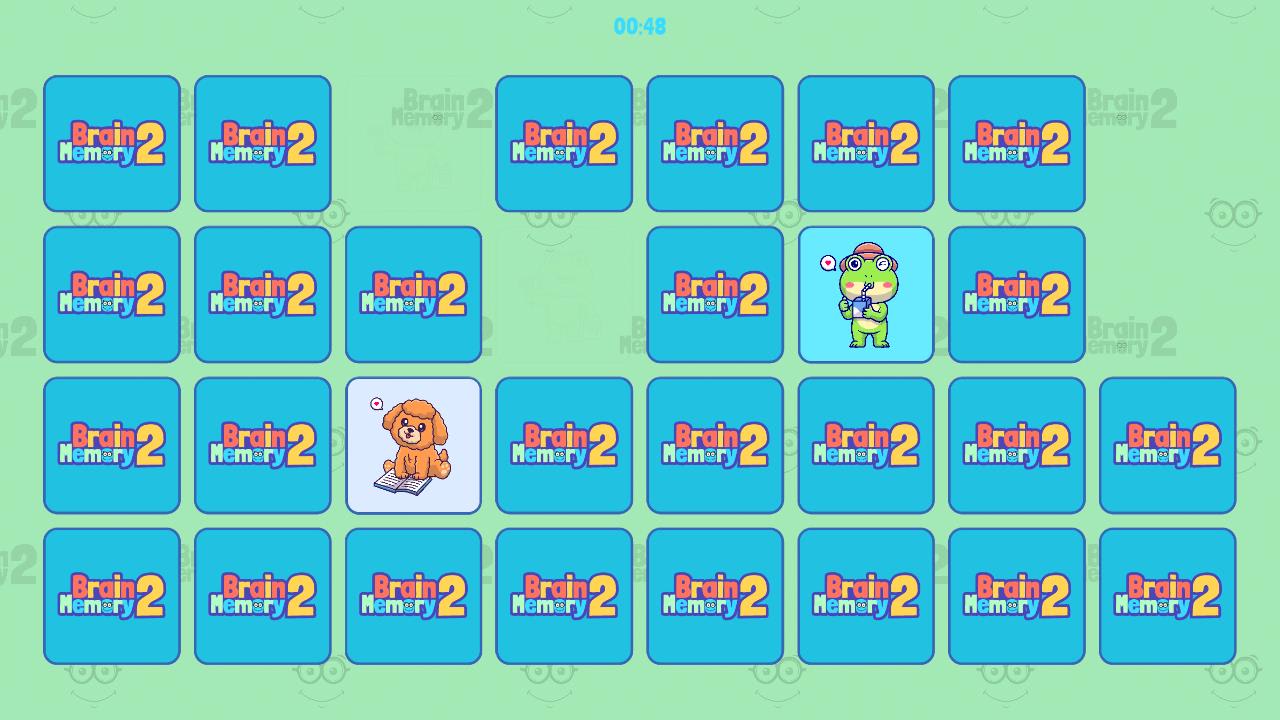Flip the card above the revealed frog

click(x=866, y=143)
